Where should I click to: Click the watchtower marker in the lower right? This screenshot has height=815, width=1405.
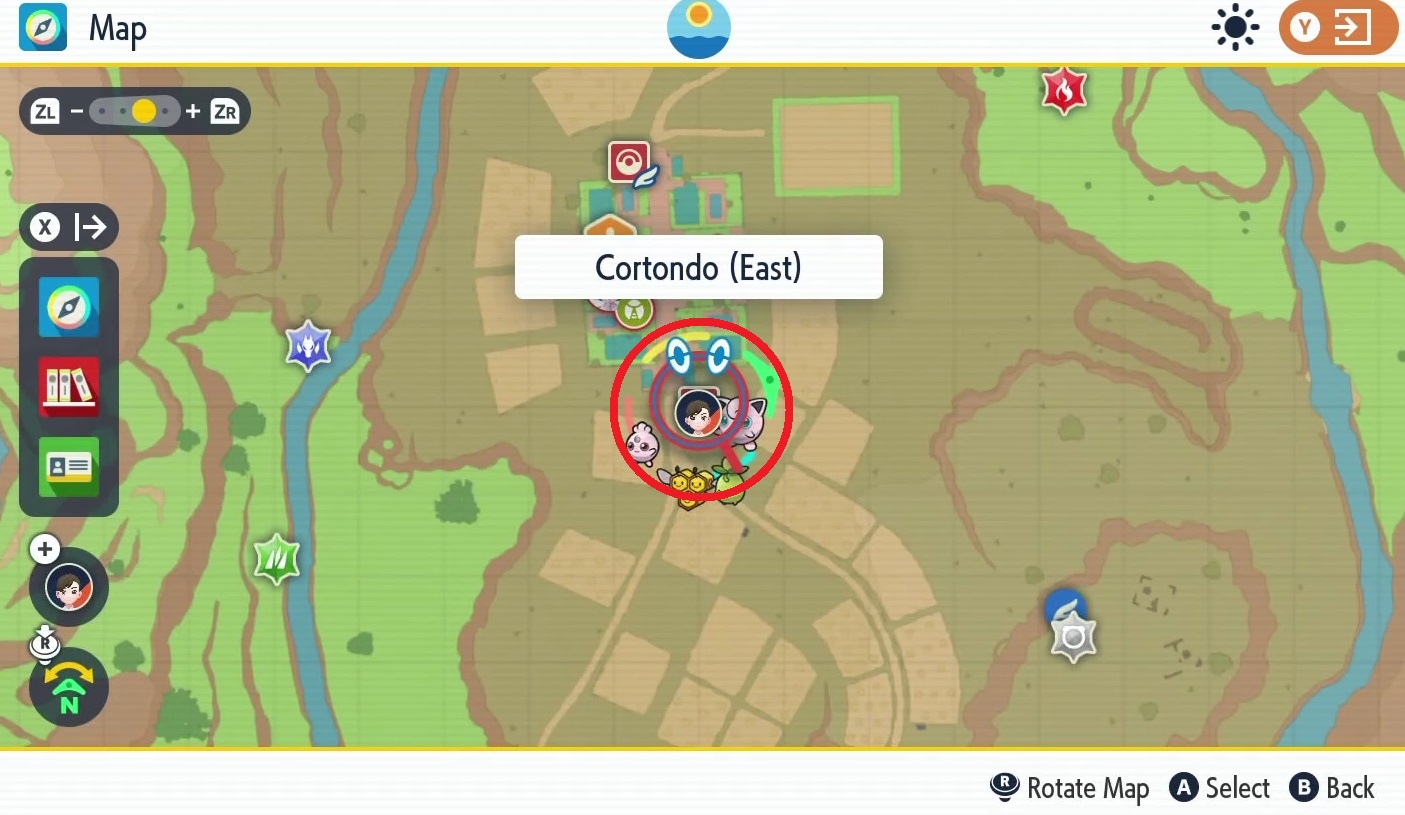tap(1071, 633)
